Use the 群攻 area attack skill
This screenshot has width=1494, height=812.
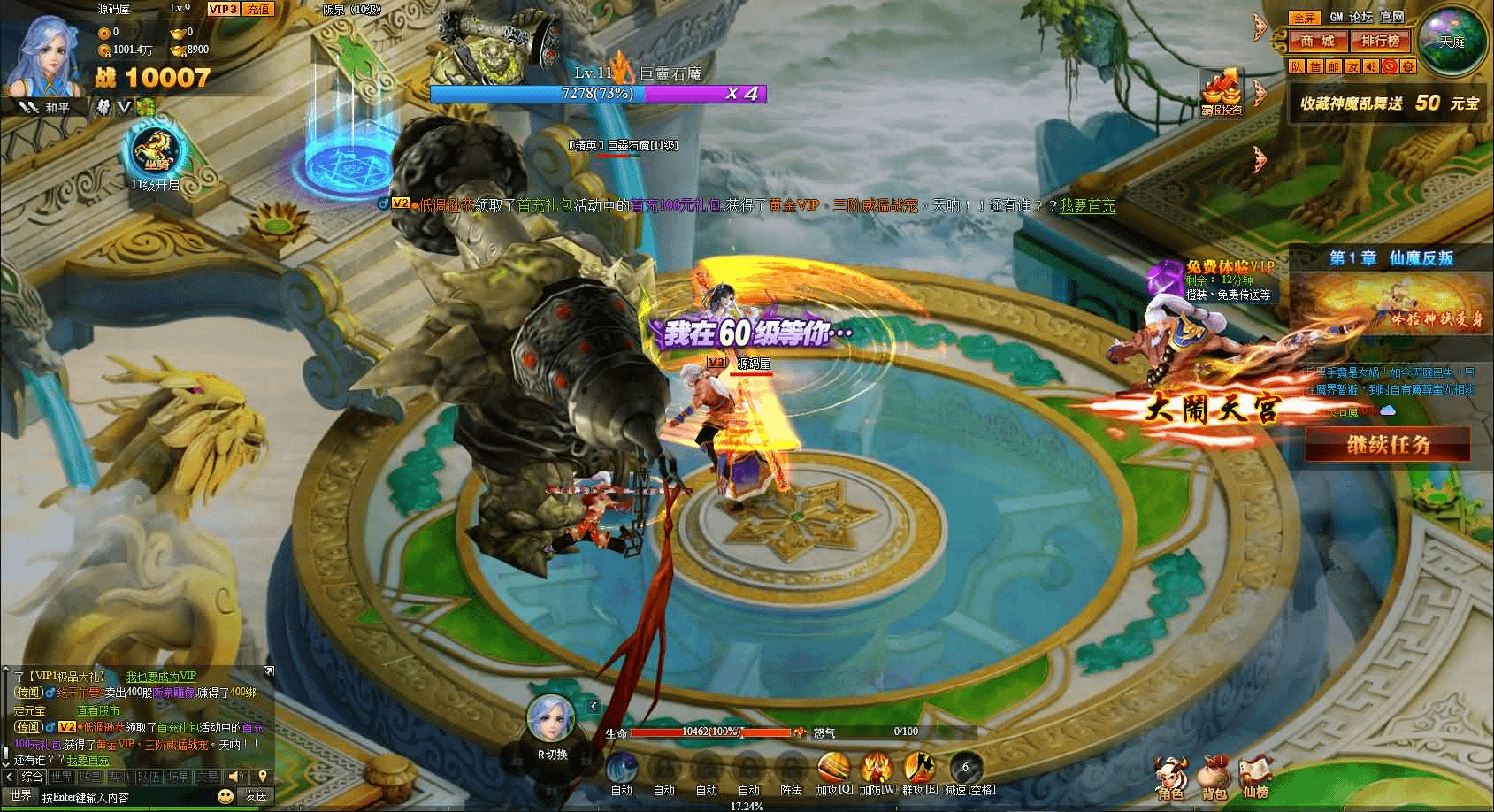(x=919, y=769)
